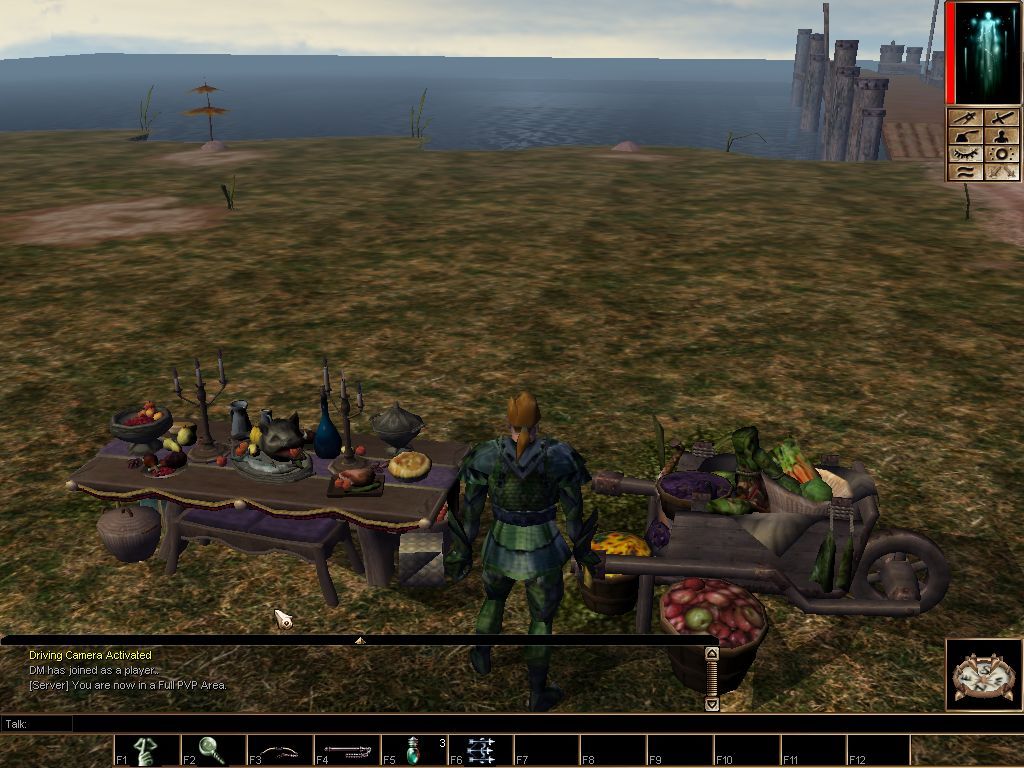Screen dimensions: 1024x768
Task: Activate the F6 multi-arrow quickslot
Action: click(x=481, y=750)
